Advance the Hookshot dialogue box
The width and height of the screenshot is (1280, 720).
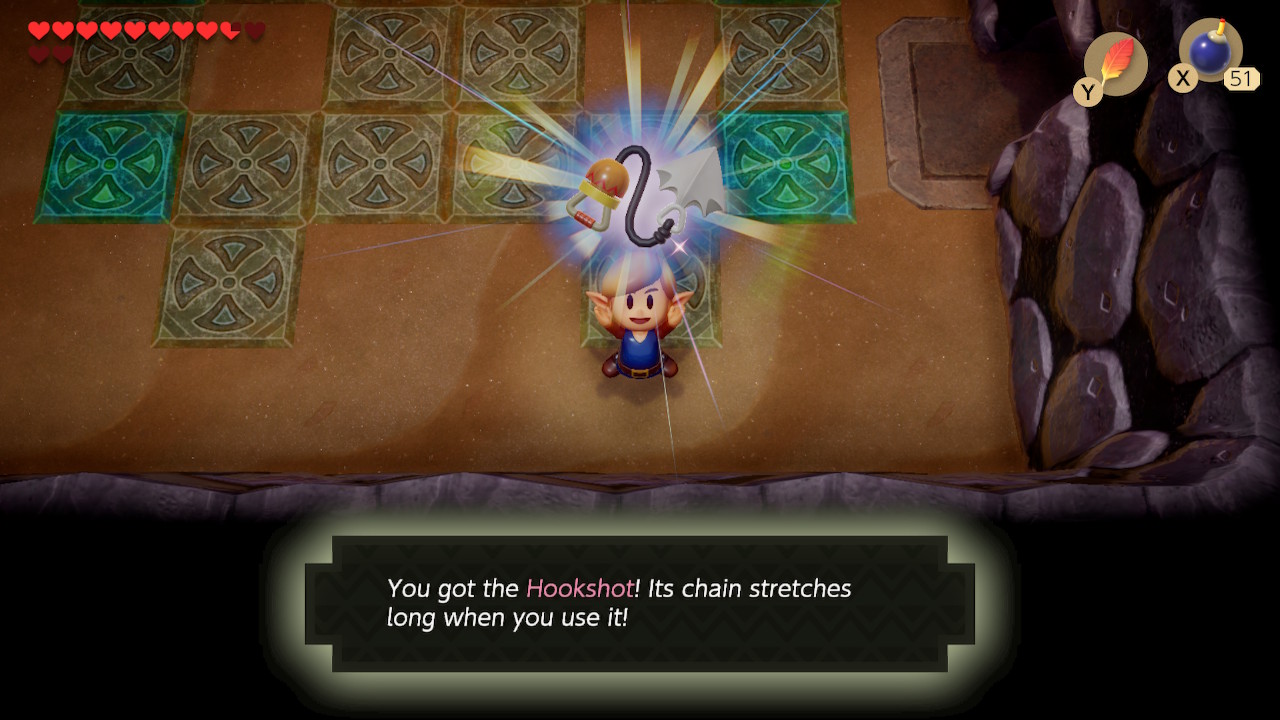(x=639, y=603)
